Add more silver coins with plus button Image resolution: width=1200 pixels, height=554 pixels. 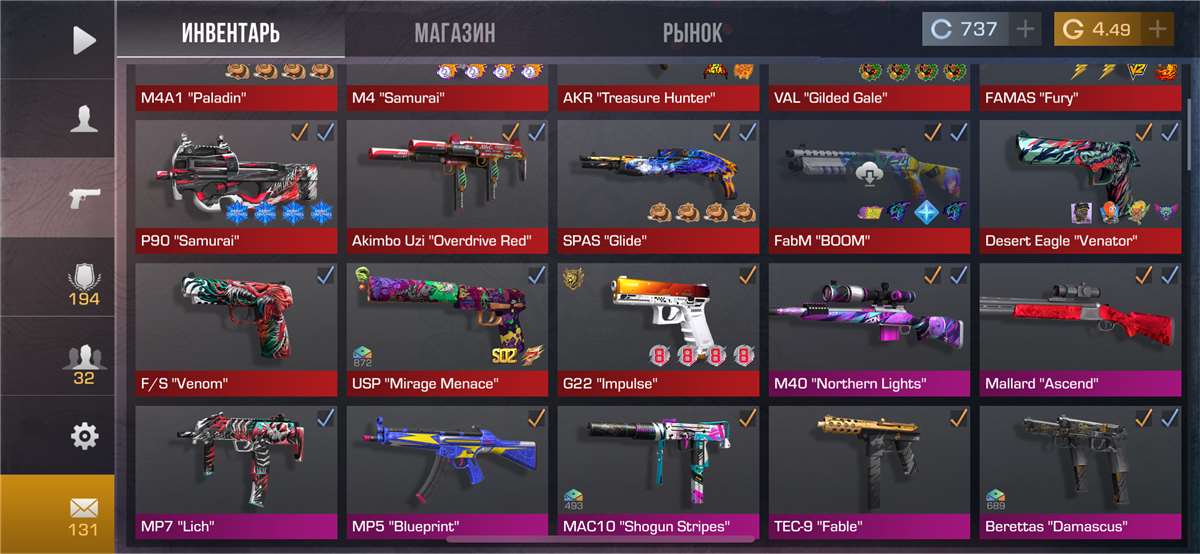(x=1025, y=29)
